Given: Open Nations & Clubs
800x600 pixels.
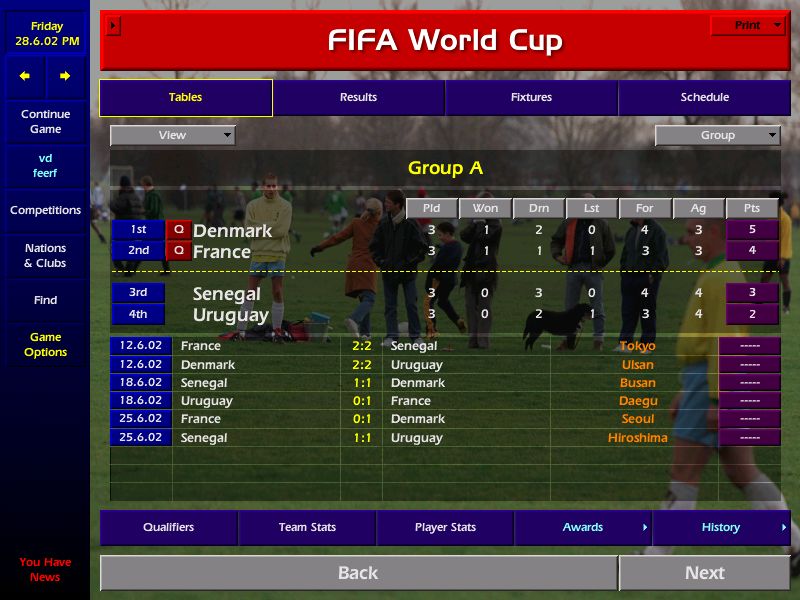Looking at the screenshot, I should point(45,255).
